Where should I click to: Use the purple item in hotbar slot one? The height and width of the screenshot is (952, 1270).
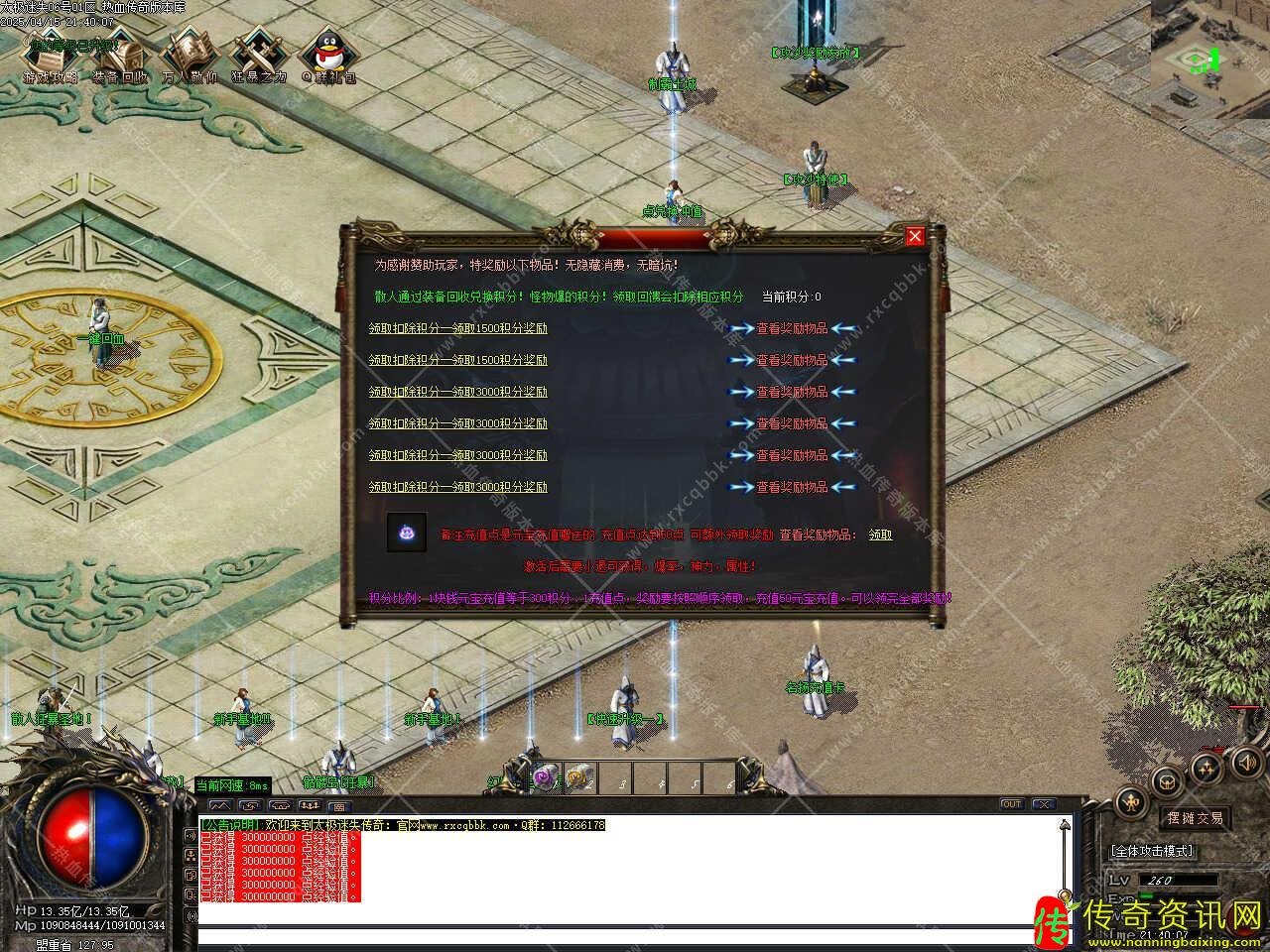(544, 776)
